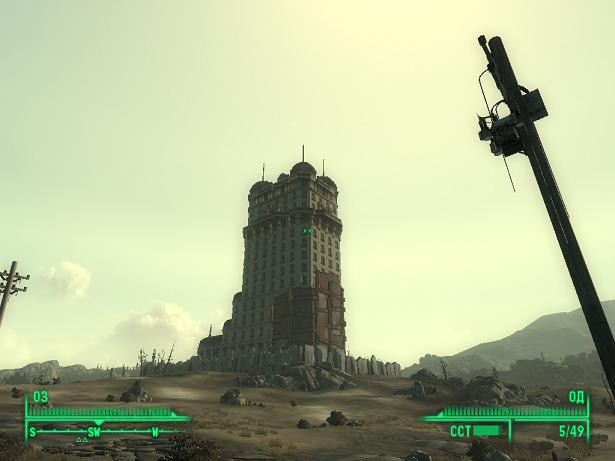Click the compass strip showing SW heading

pos(95,431)
